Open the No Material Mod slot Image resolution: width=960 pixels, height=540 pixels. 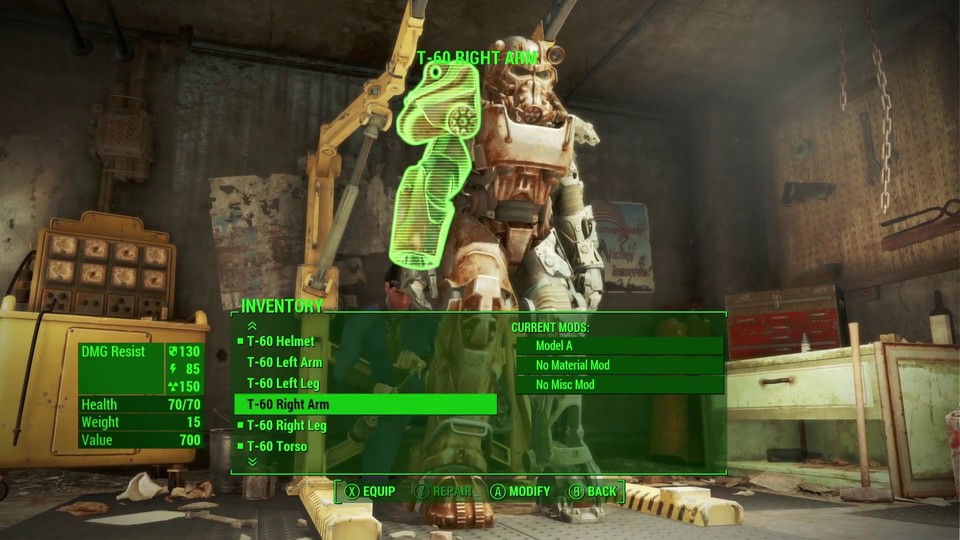coord(618,365)
